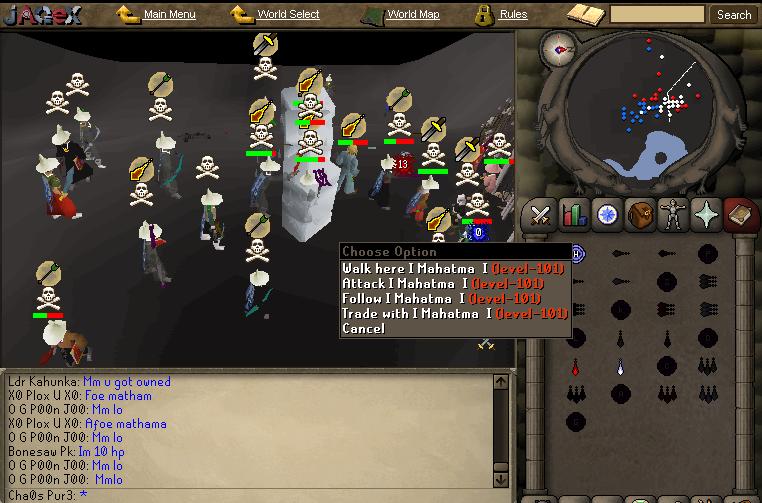The width and height of the screenshot is (762, 503).
Task: Go to World Select
Action: [x=288, y=15]
